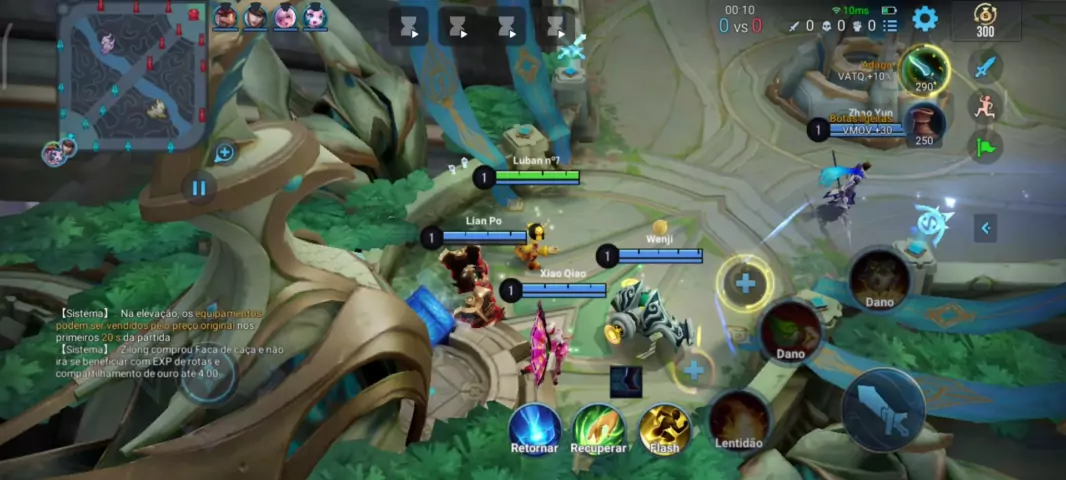Use the Recuperar heal ability
1066x480 pixels.
pos(599,428)
